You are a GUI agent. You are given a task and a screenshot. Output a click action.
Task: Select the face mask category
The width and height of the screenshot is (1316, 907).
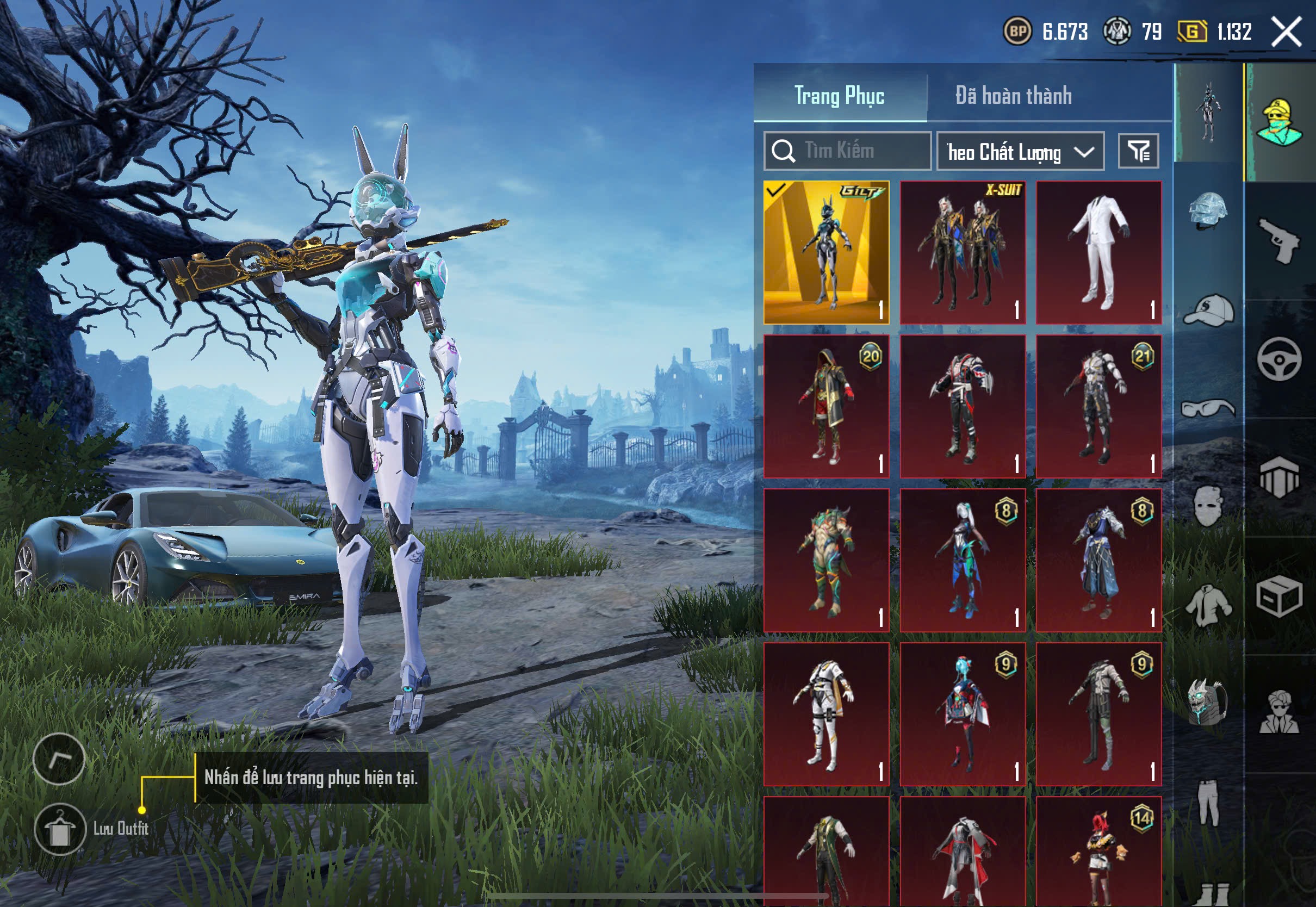1208,506
